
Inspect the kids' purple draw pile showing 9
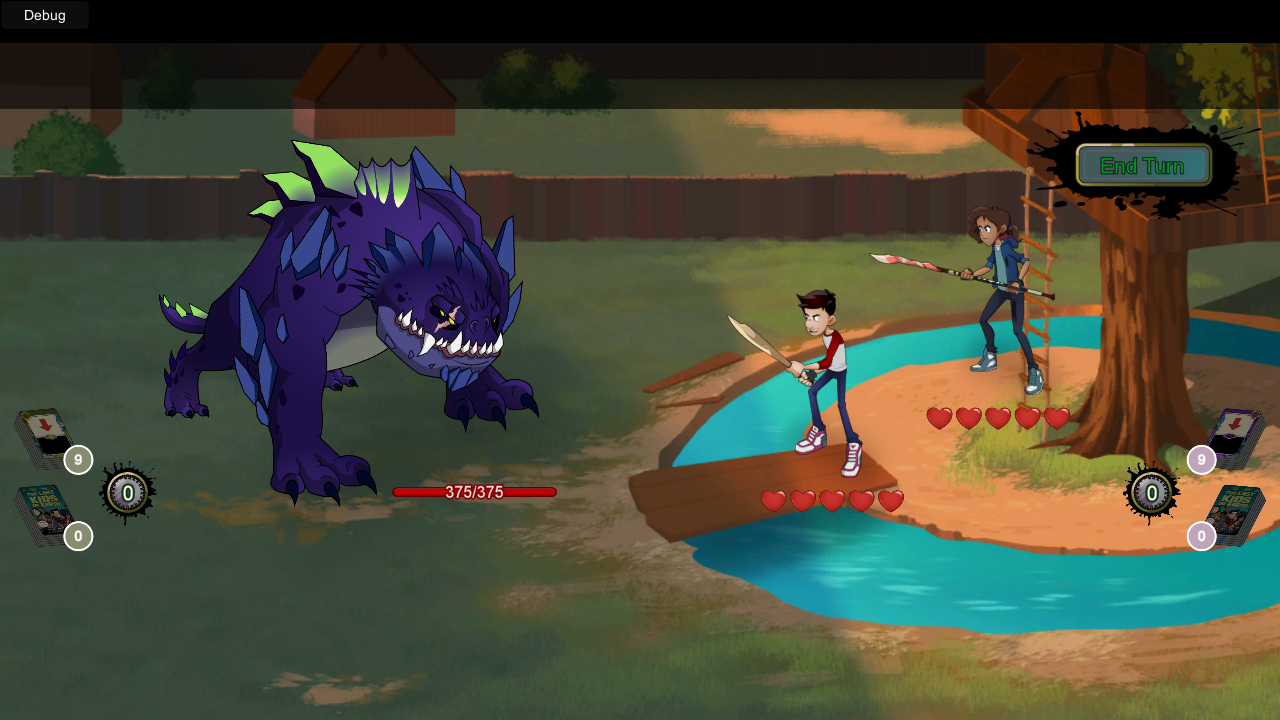point(1234,437)
